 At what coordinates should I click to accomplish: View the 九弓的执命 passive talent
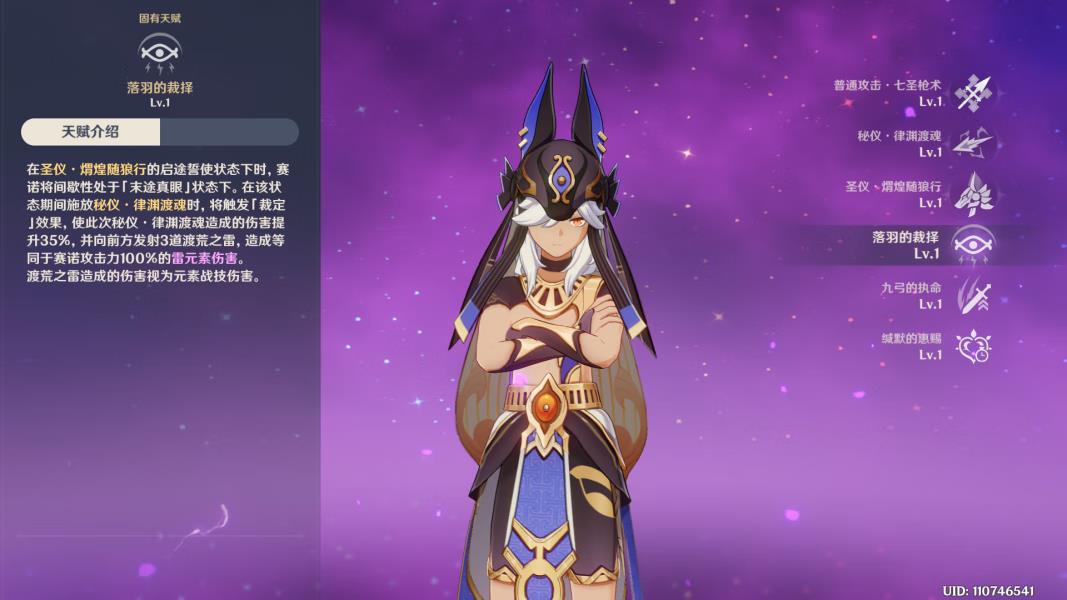pyautogui.click(x=972, y=296)
